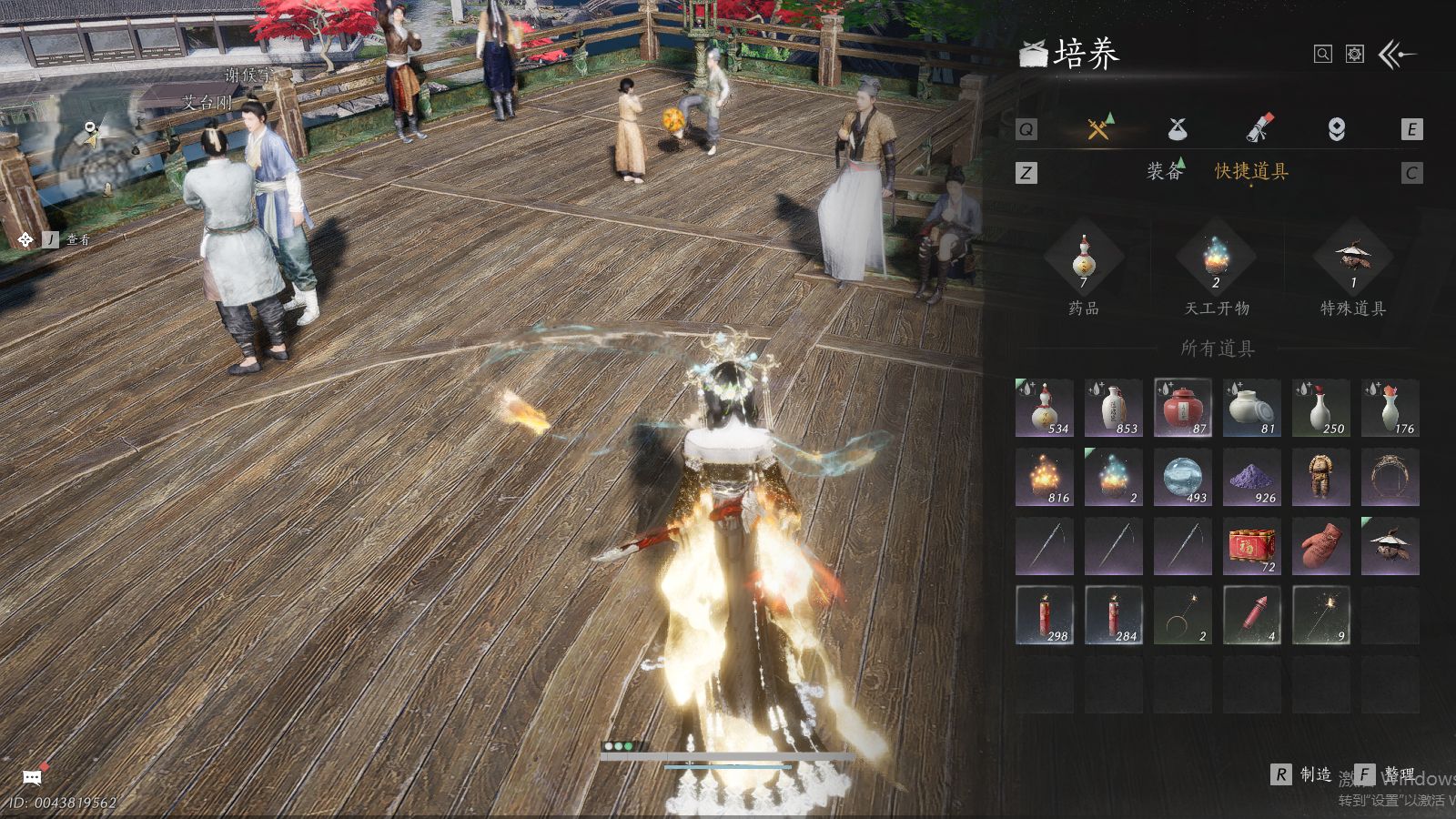Open the chat bubble icon
The image size is (1456, 819).
(x=32, y=777)
